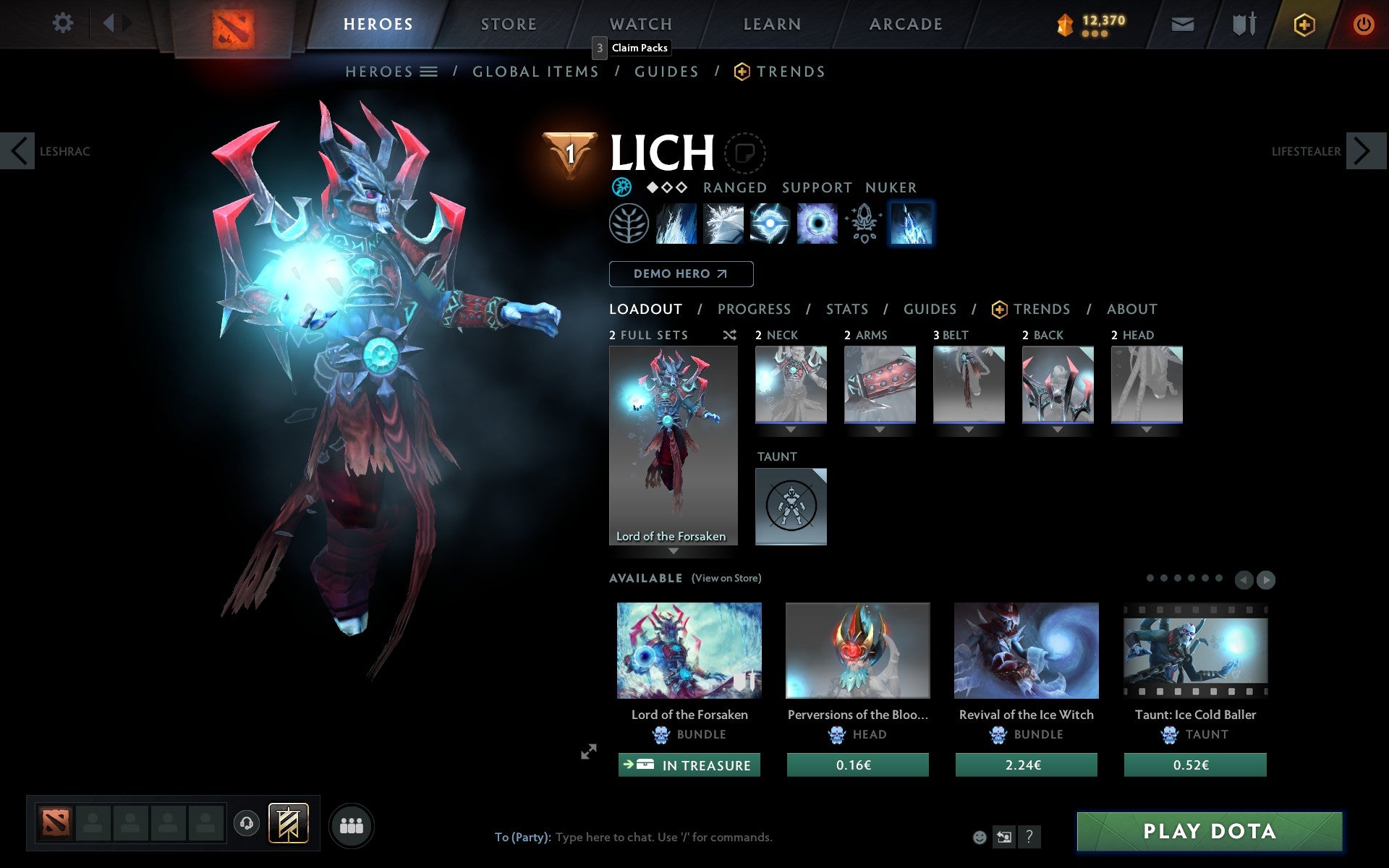Viewport: 1389px width, 868px height.
Task: Select Lich's talent tree icon
Action: [629, 224]
